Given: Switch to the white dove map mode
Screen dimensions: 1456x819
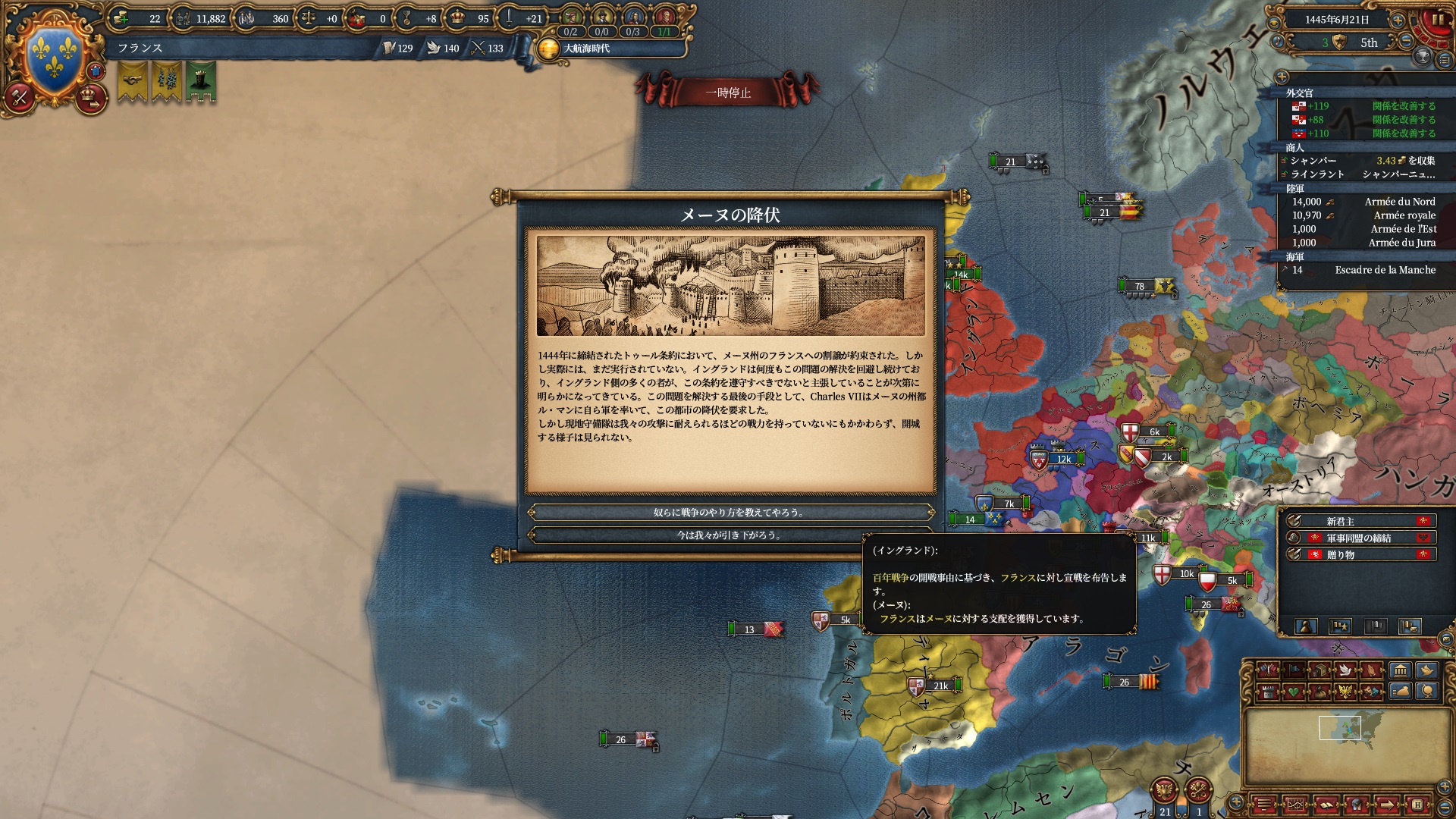Looking at the screenshot, I should (x=1345, y=670).
